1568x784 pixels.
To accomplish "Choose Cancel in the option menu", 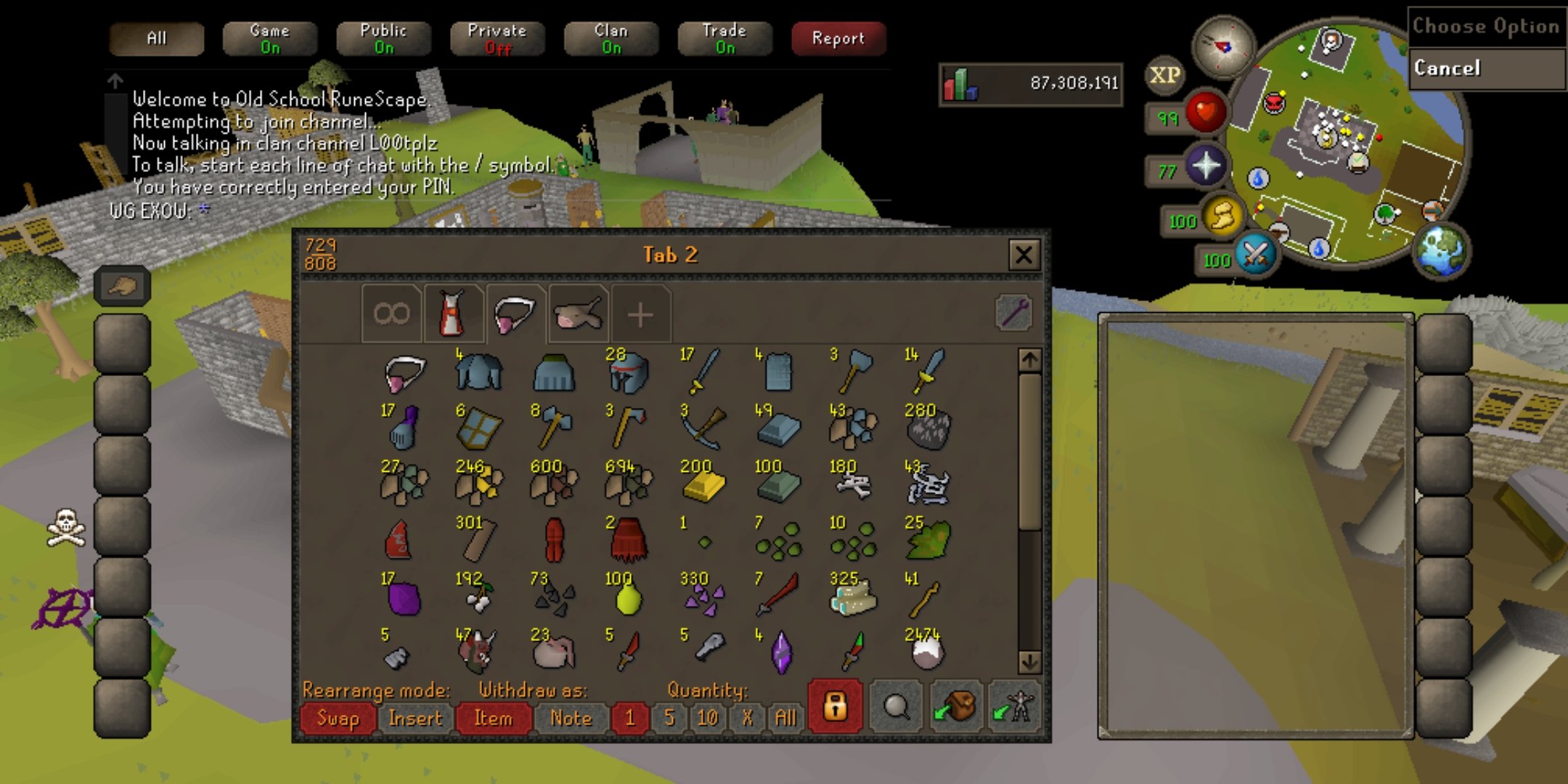I will 1485,69.
